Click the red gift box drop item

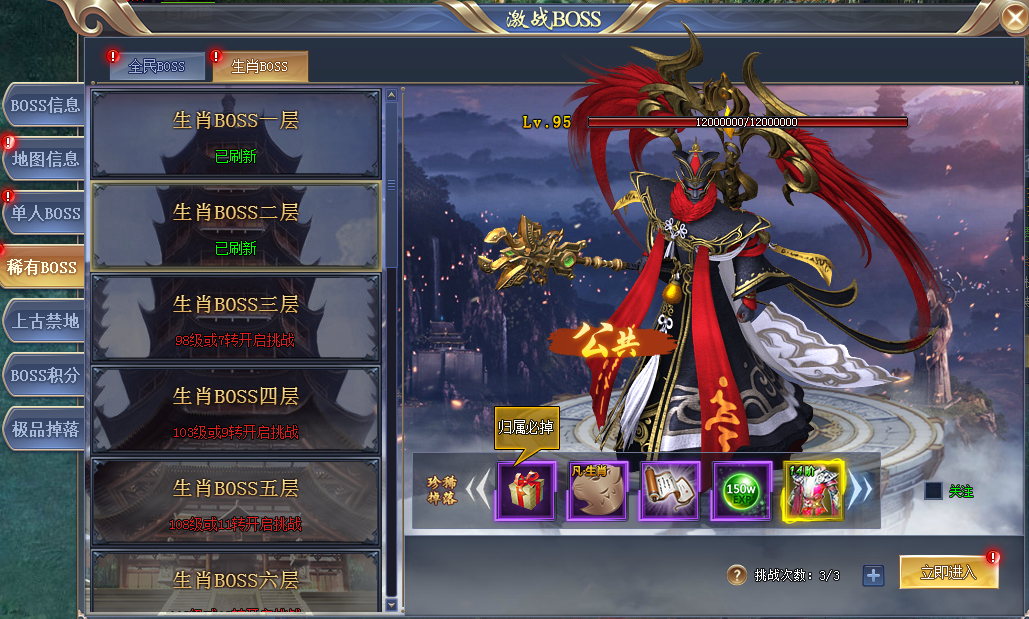pos(526,492)
